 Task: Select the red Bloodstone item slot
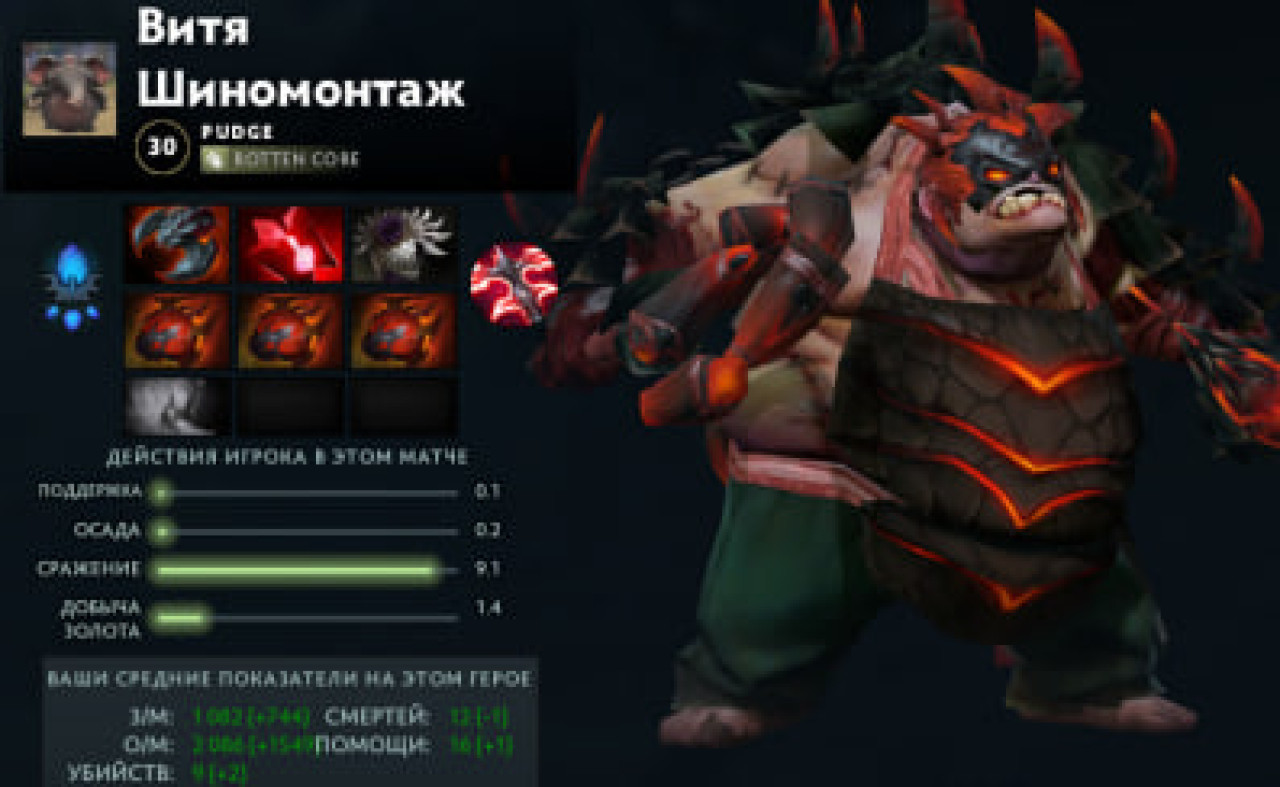[x=290, y=245]
